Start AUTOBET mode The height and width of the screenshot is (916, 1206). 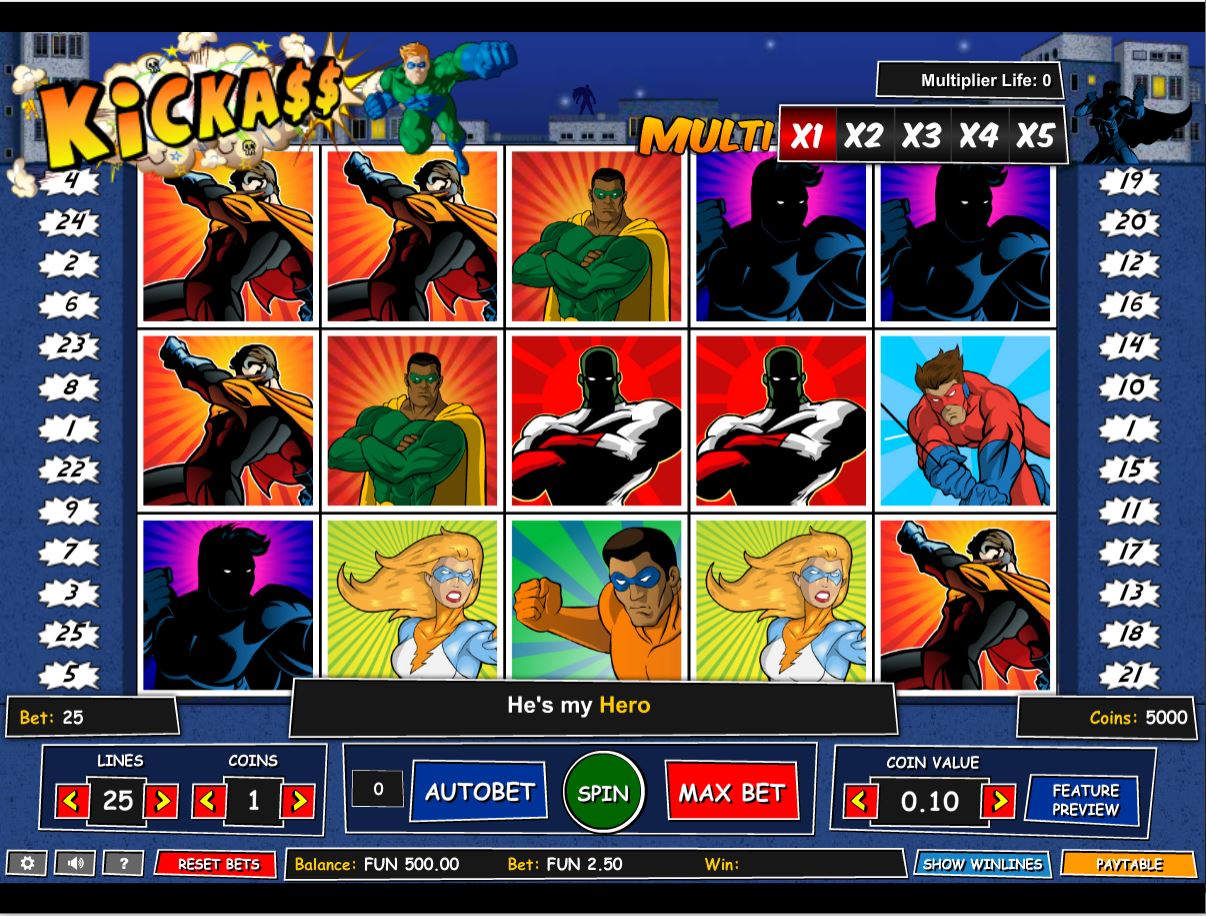479,792
